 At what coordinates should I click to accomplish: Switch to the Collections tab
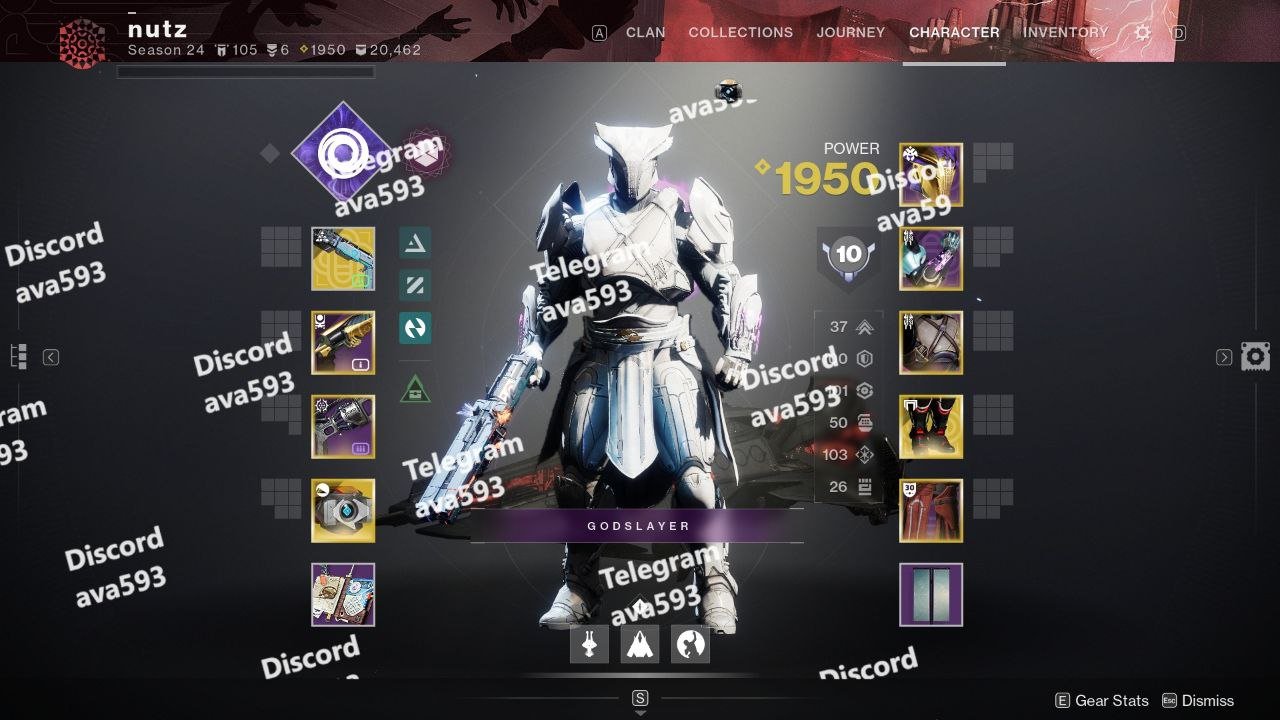(x=740, y=32)
